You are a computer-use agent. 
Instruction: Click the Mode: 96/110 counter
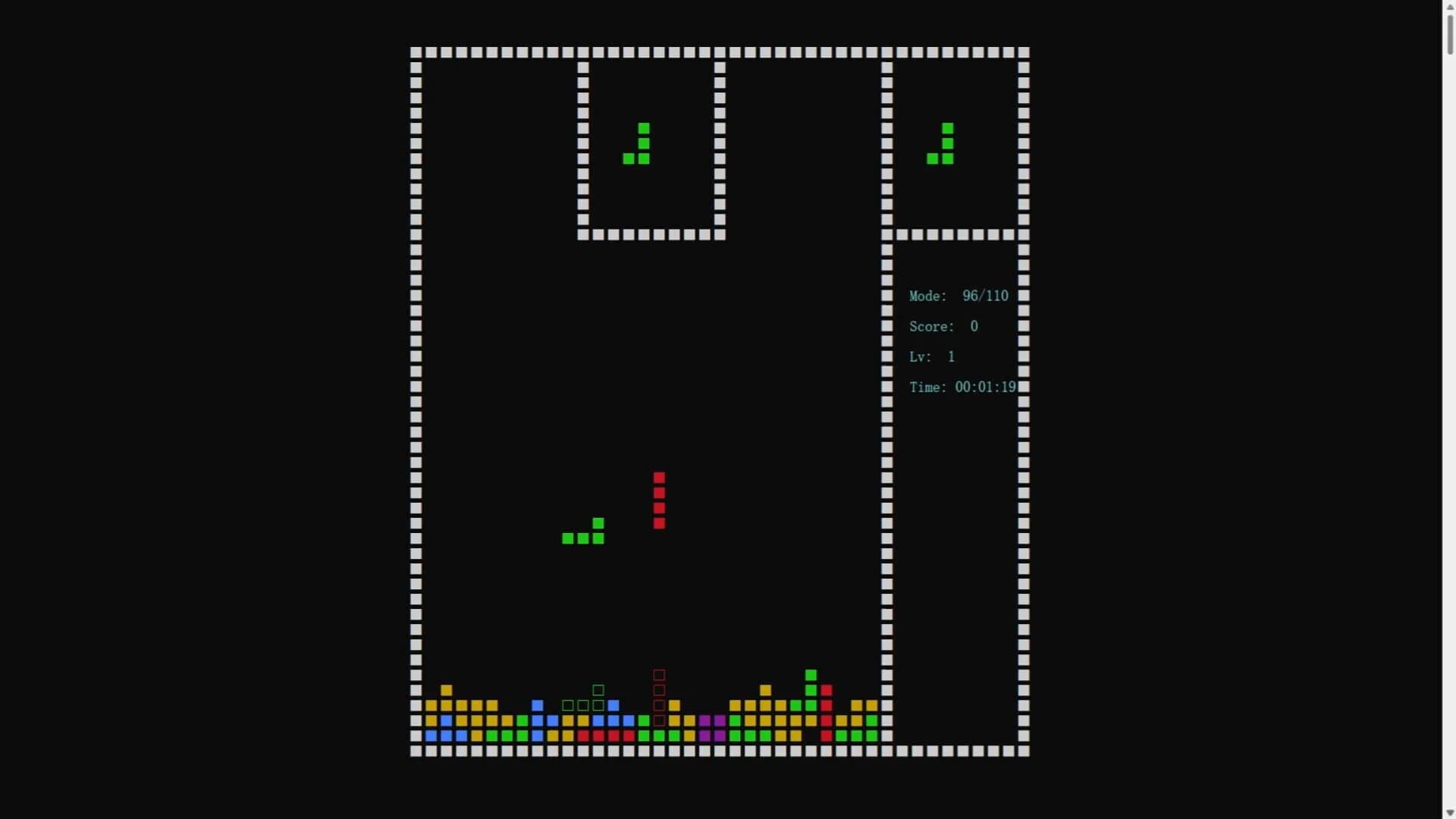(x=959, y=296)
